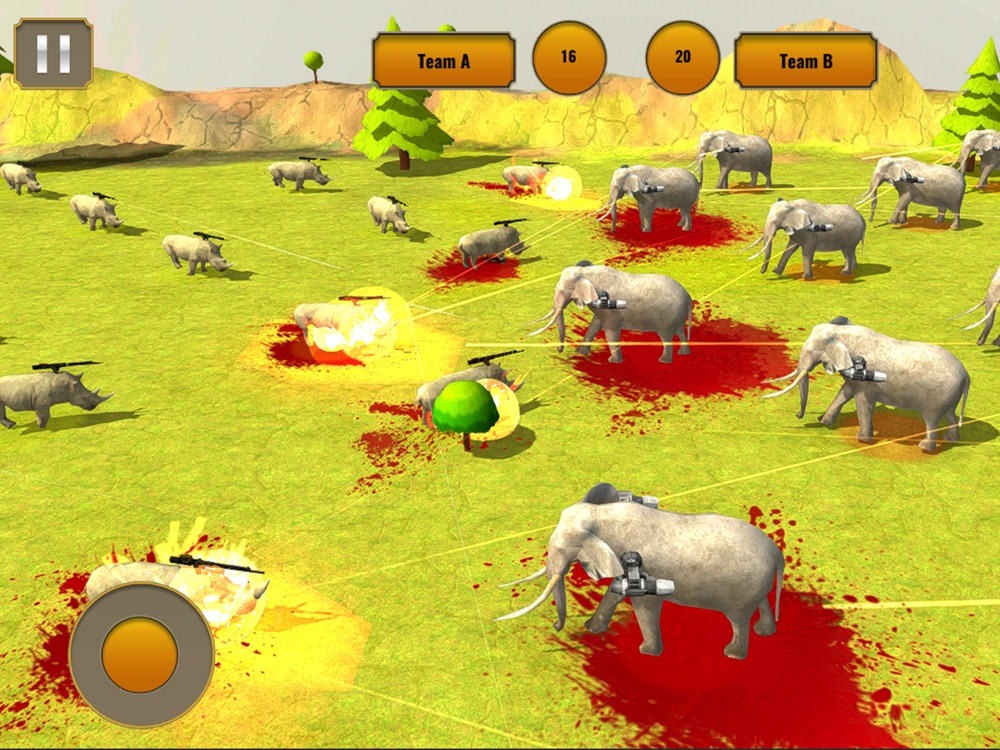Pause the battle with the pause button
This screenshot has height=750, width=1000.
coord(53,53)
